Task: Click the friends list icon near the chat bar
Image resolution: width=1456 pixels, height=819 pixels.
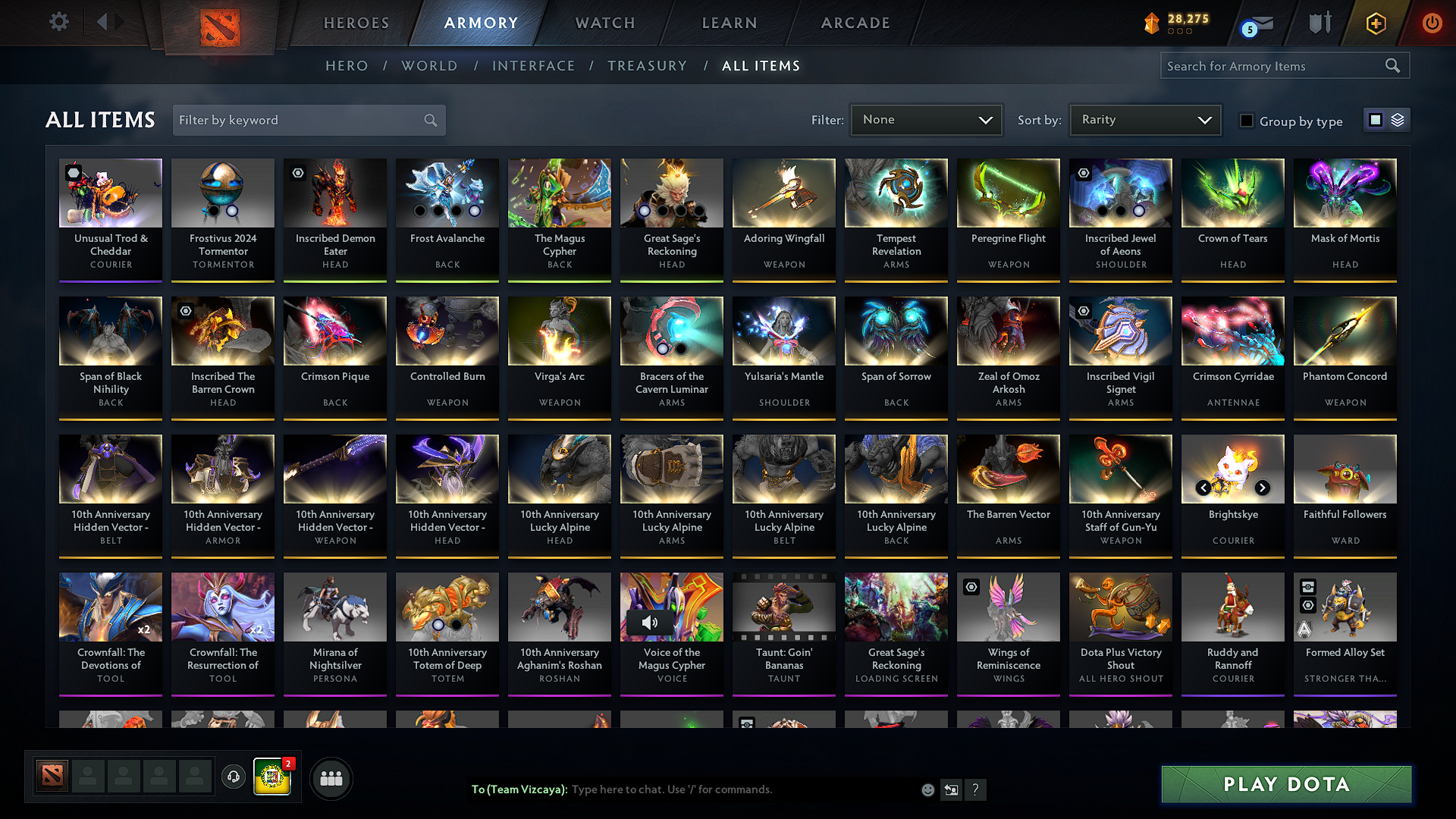Action: click(331, 777)
